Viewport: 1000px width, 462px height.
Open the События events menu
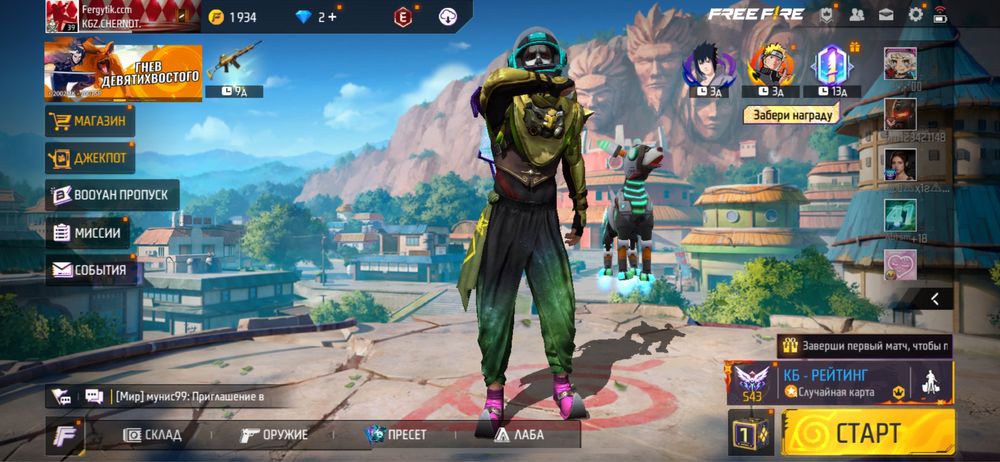pos(90,270)
